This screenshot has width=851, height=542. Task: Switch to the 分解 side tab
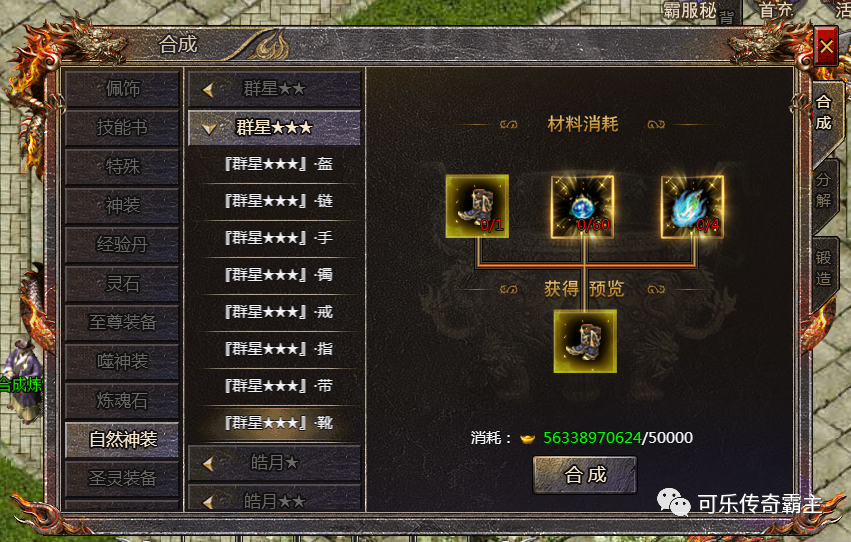pyautogui.click(x=823, y=189)
